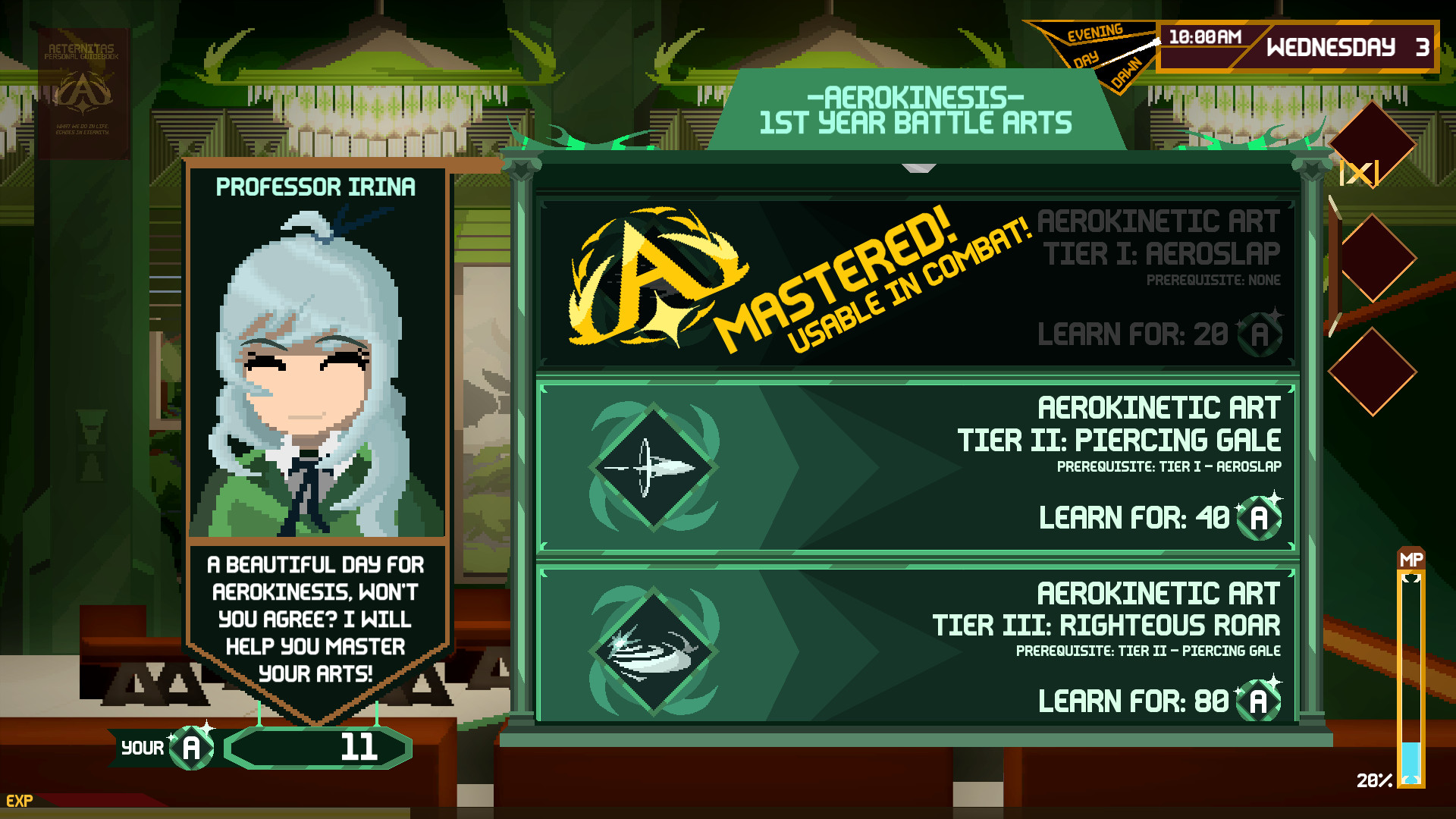Open the Aeternitas personal guidebook

[82, 93]
